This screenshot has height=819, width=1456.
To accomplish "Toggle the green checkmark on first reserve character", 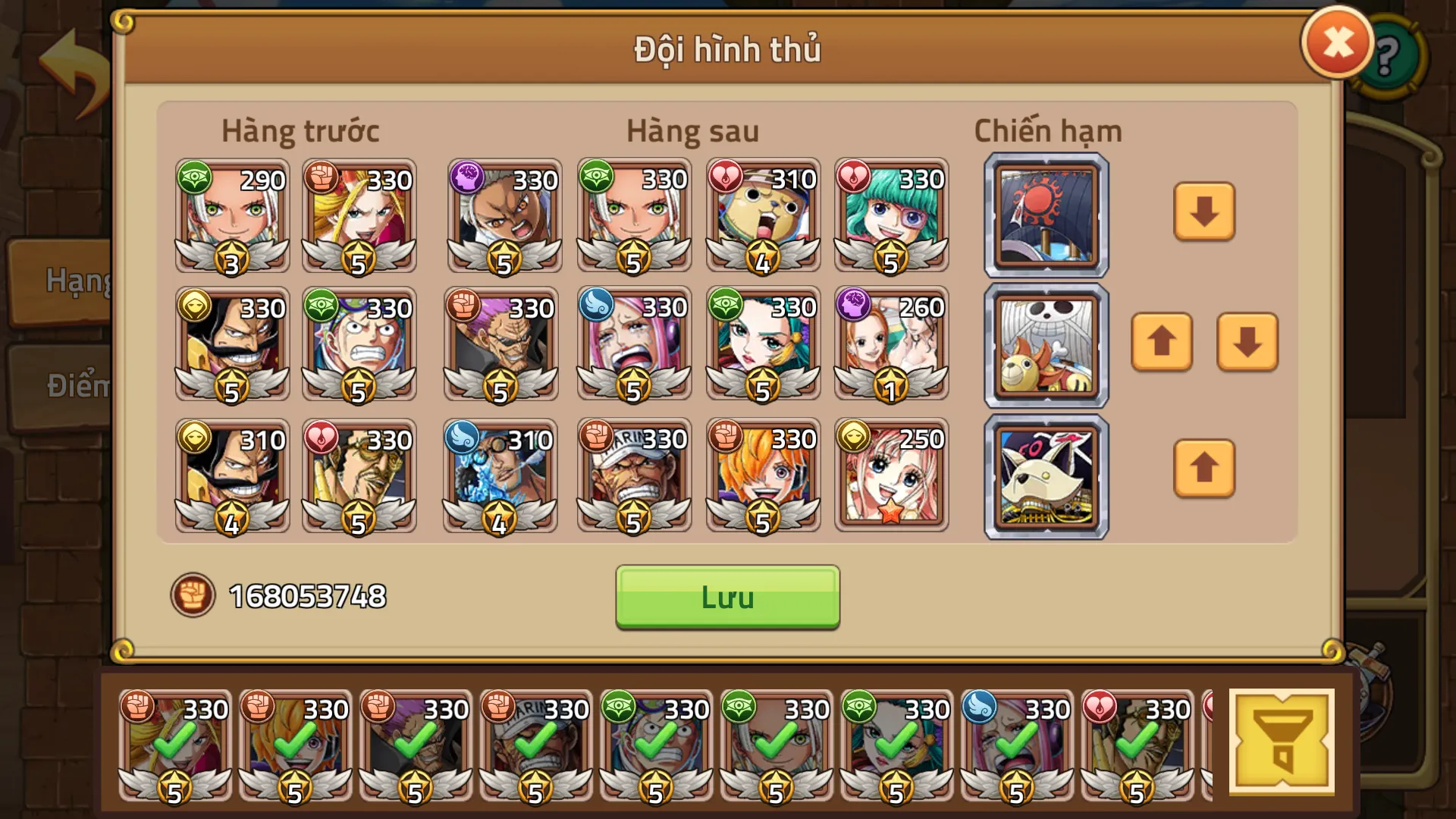I will click(x=176, y=745).
